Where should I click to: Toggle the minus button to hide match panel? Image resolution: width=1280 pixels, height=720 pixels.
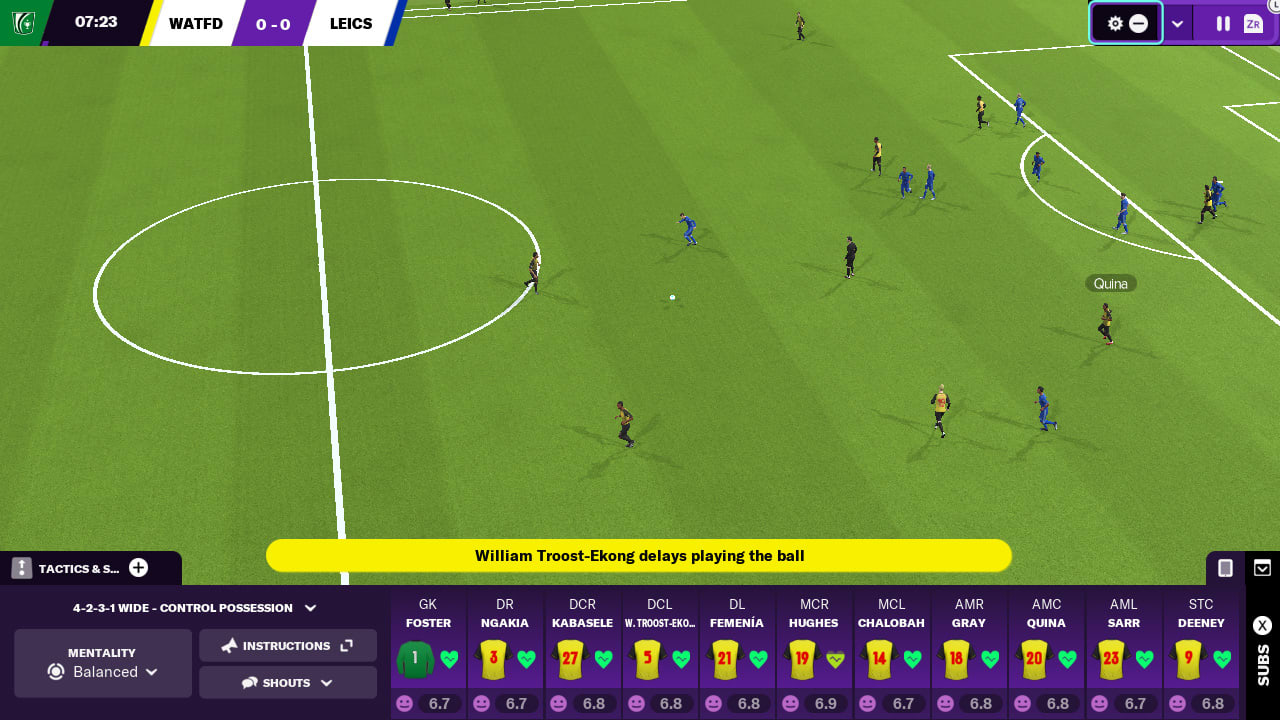tap(1140, 22)
